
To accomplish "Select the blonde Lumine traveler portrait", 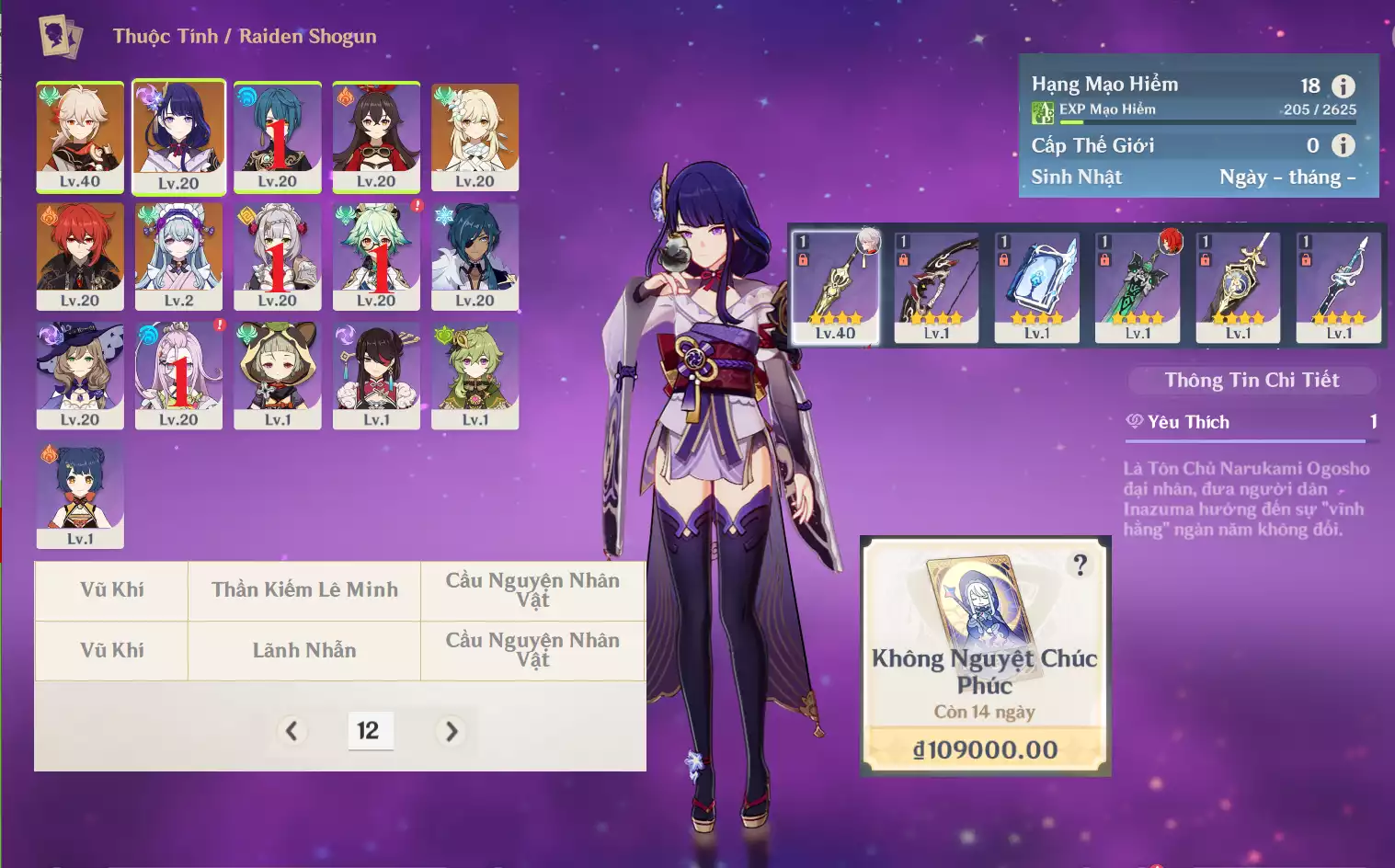I will point(475,136).
